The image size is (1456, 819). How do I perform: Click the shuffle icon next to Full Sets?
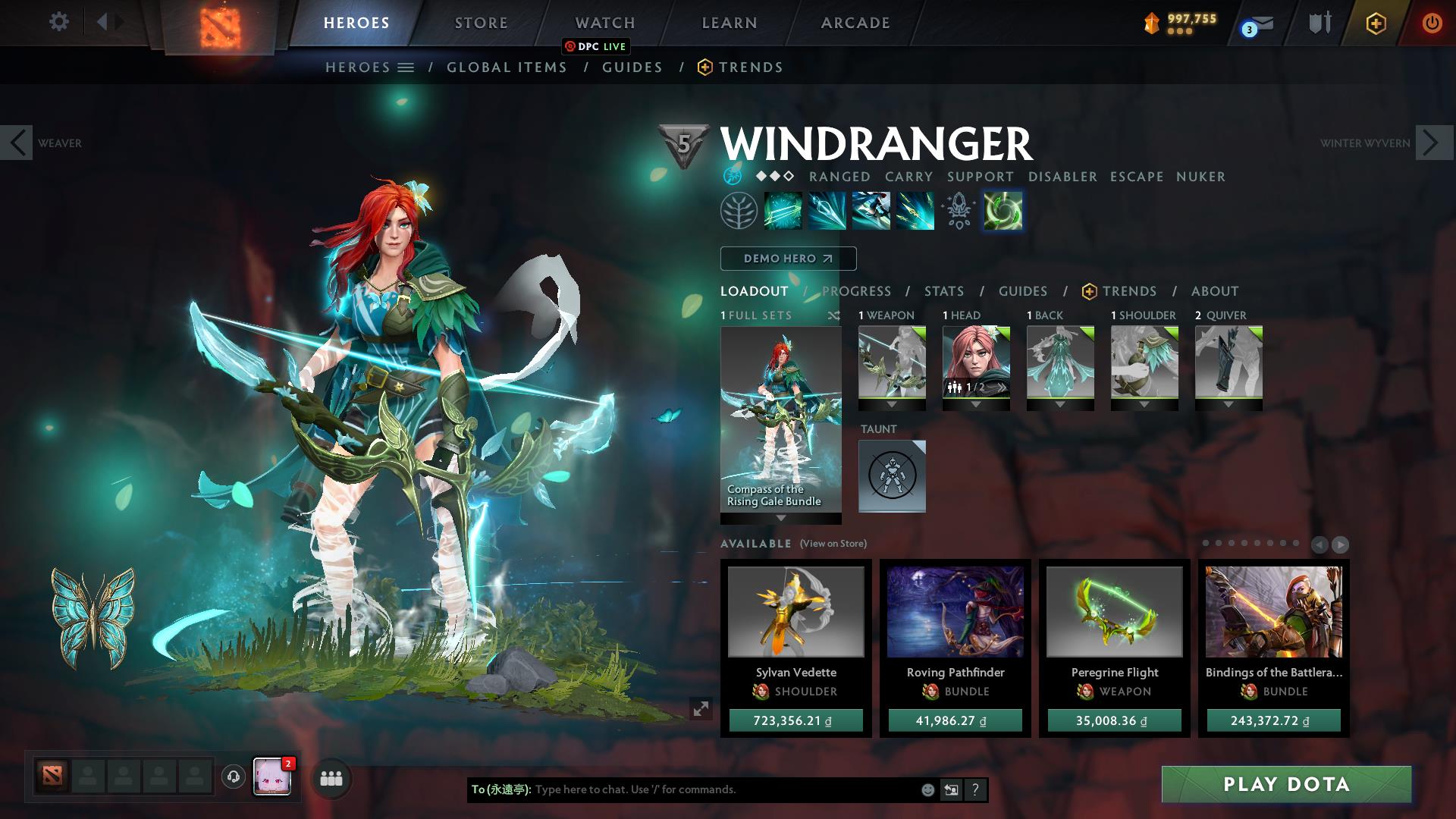click(x=834, y=315)
